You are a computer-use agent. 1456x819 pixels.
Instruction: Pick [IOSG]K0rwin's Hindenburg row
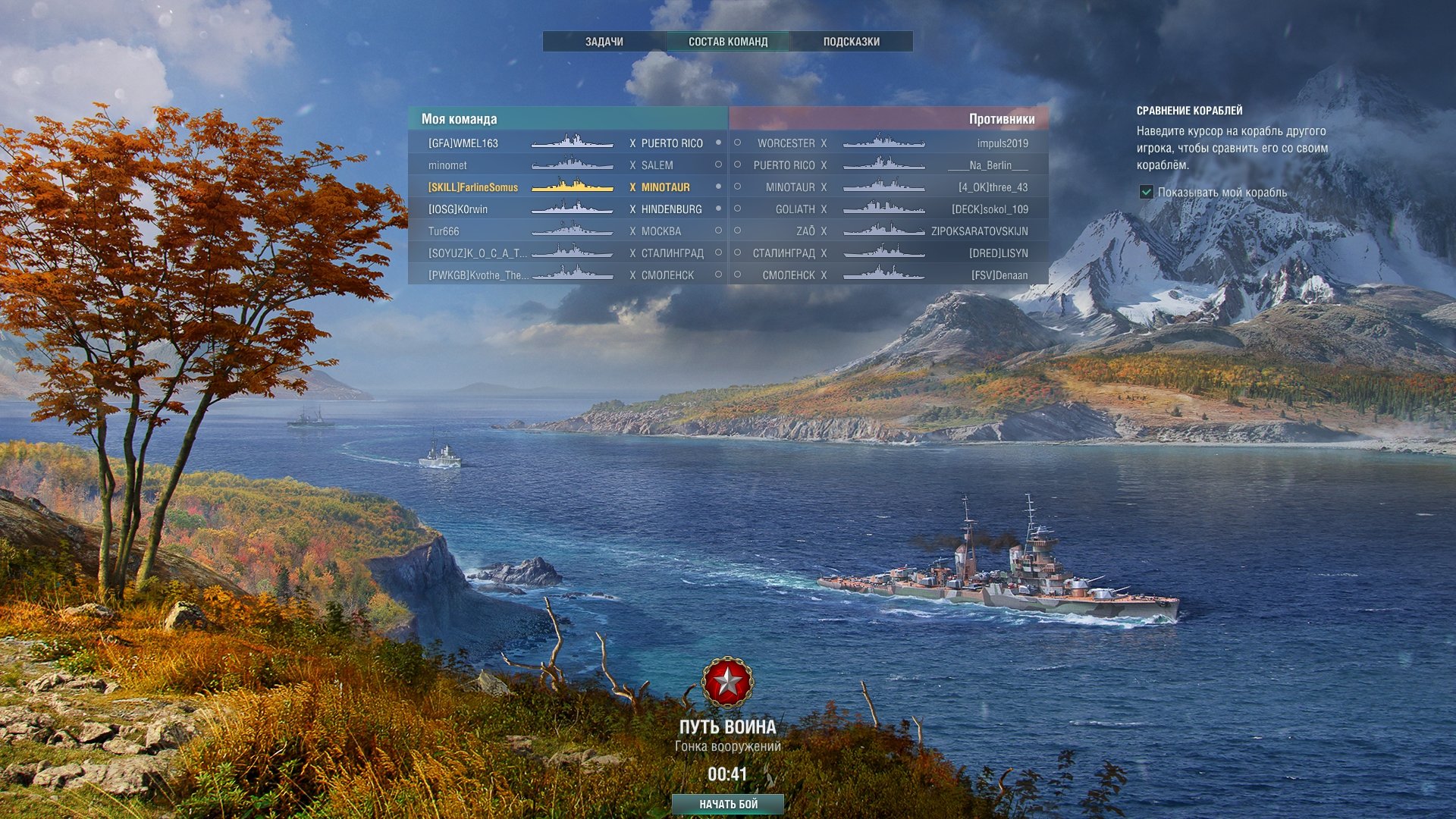pyautogui.click(x=567, y=209)
